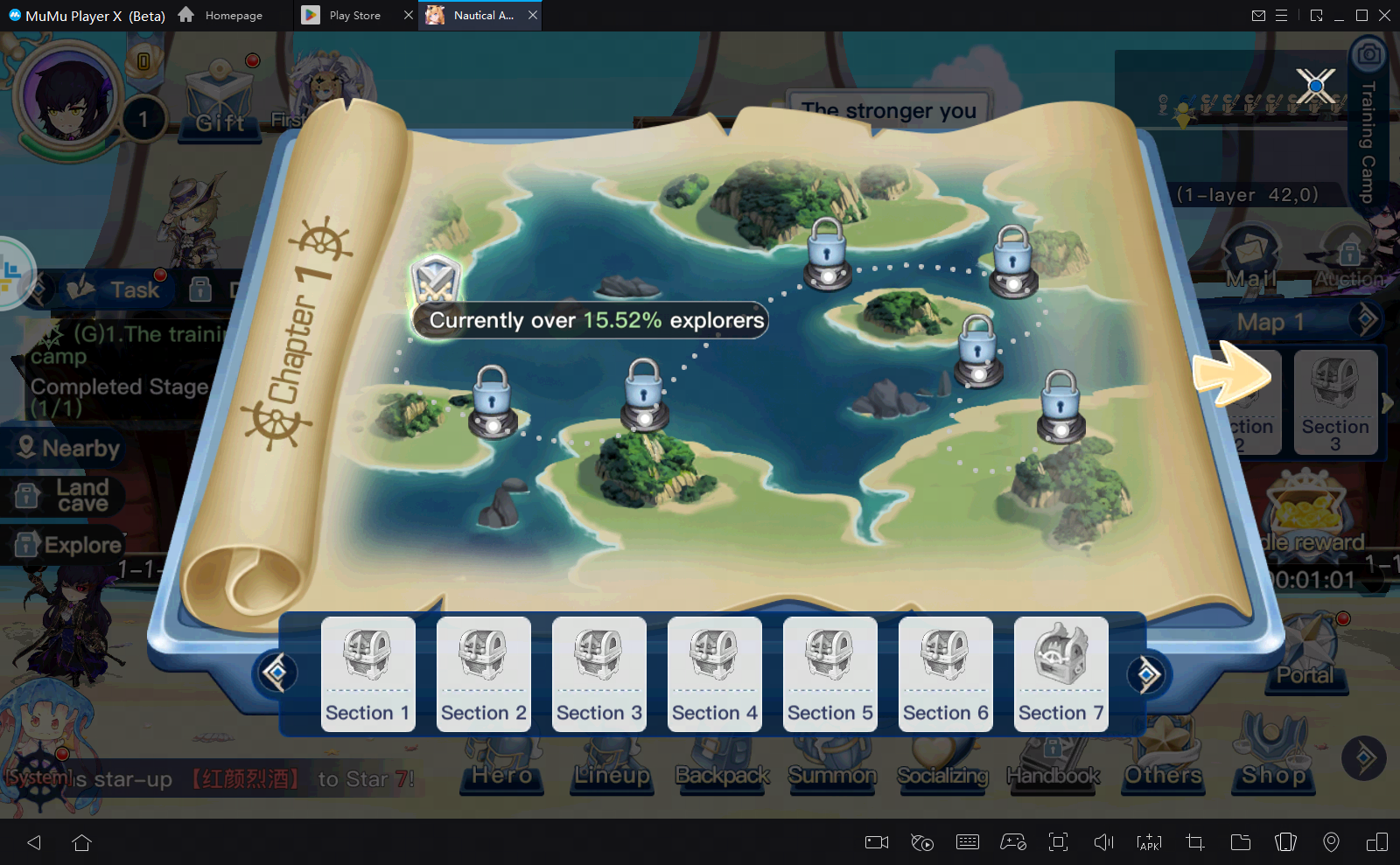Open the Gift box icon
Screen dimensions: 1400x865
(x=220, y=92)
